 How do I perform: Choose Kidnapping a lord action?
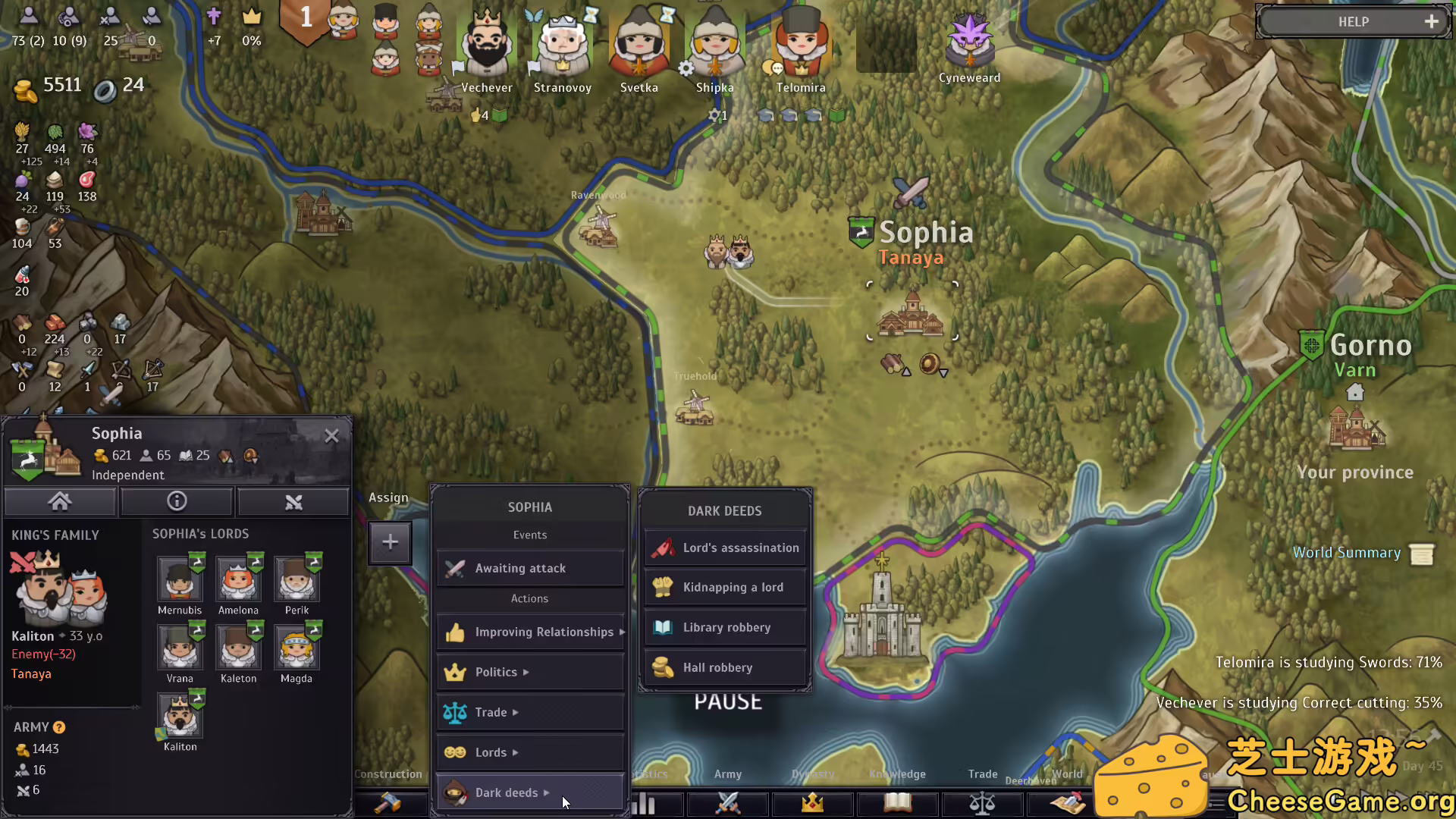click(724, 587)
